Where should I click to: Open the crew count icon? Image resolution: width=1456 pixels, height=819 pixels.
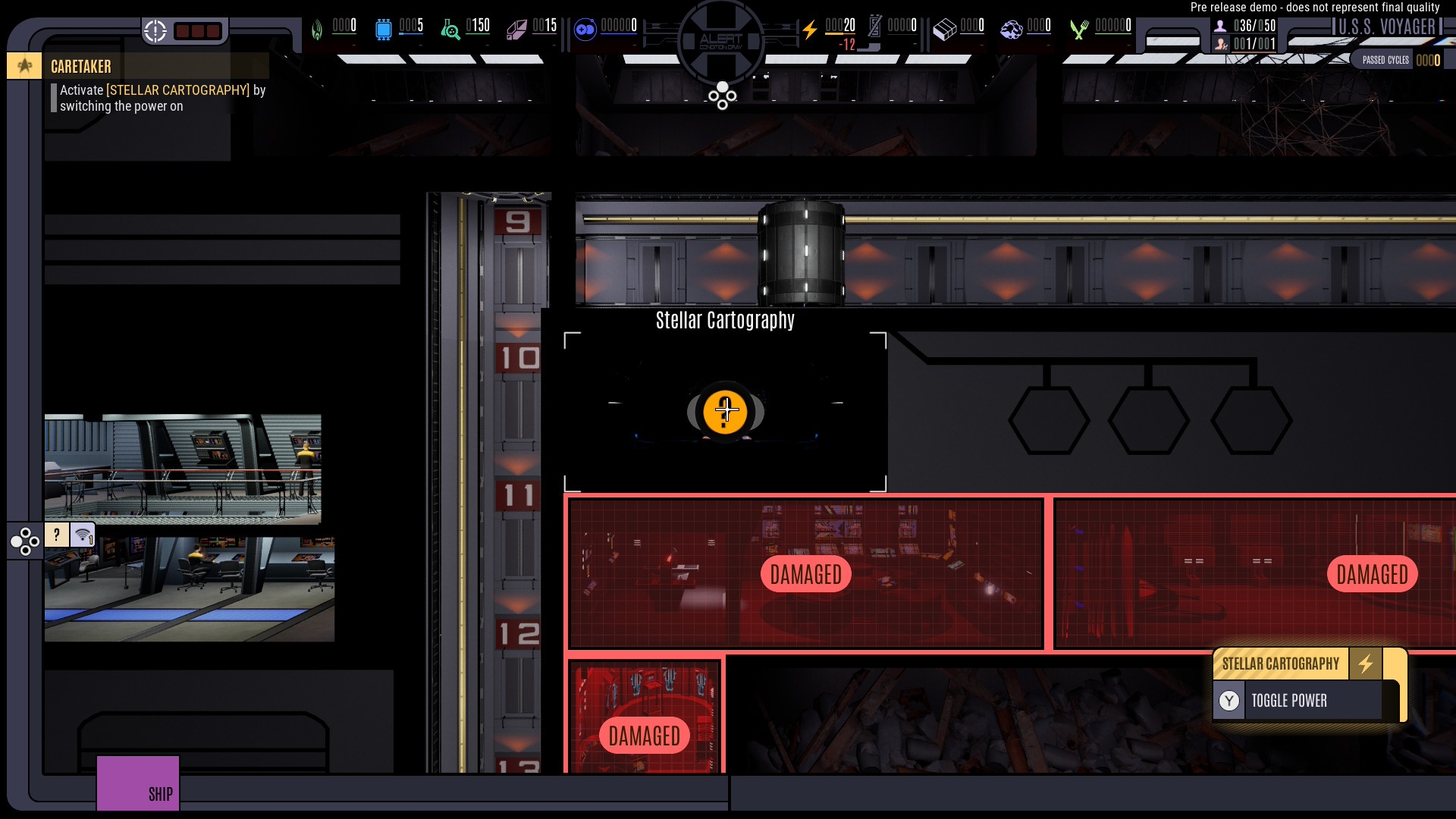pyautogui.click(x=1220, y=26)
